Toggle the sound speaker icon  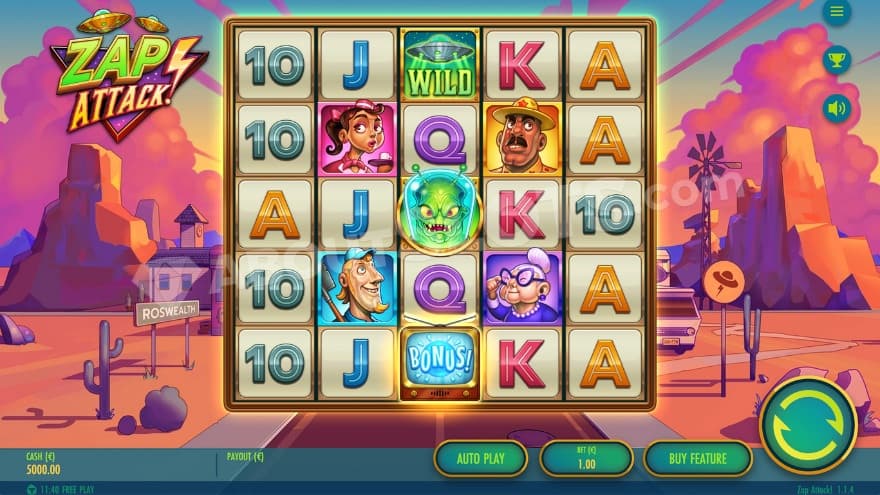[x=836, y=107]
